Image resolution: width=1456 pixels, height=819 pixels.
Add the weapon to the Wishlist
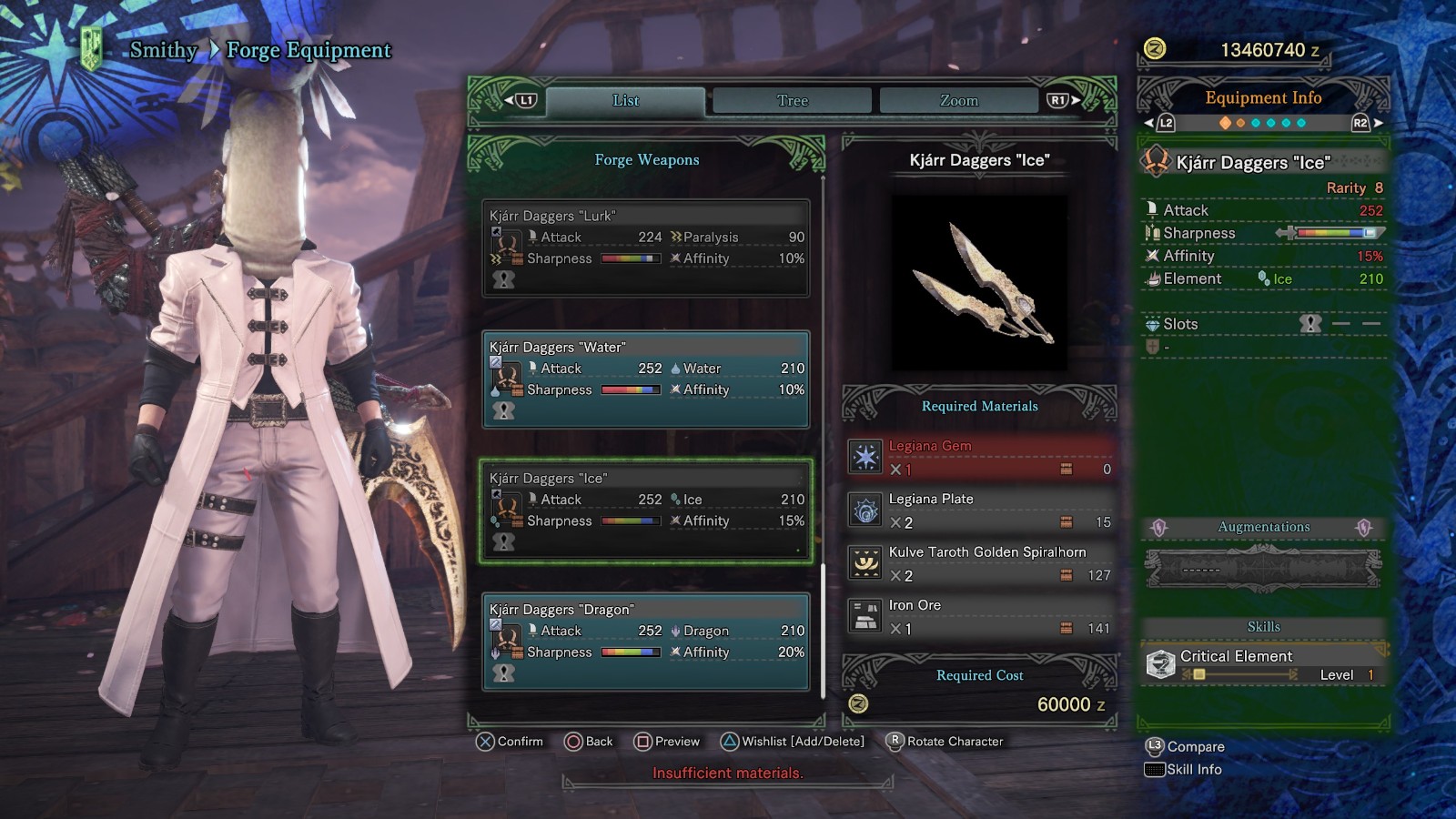(793, 742)
